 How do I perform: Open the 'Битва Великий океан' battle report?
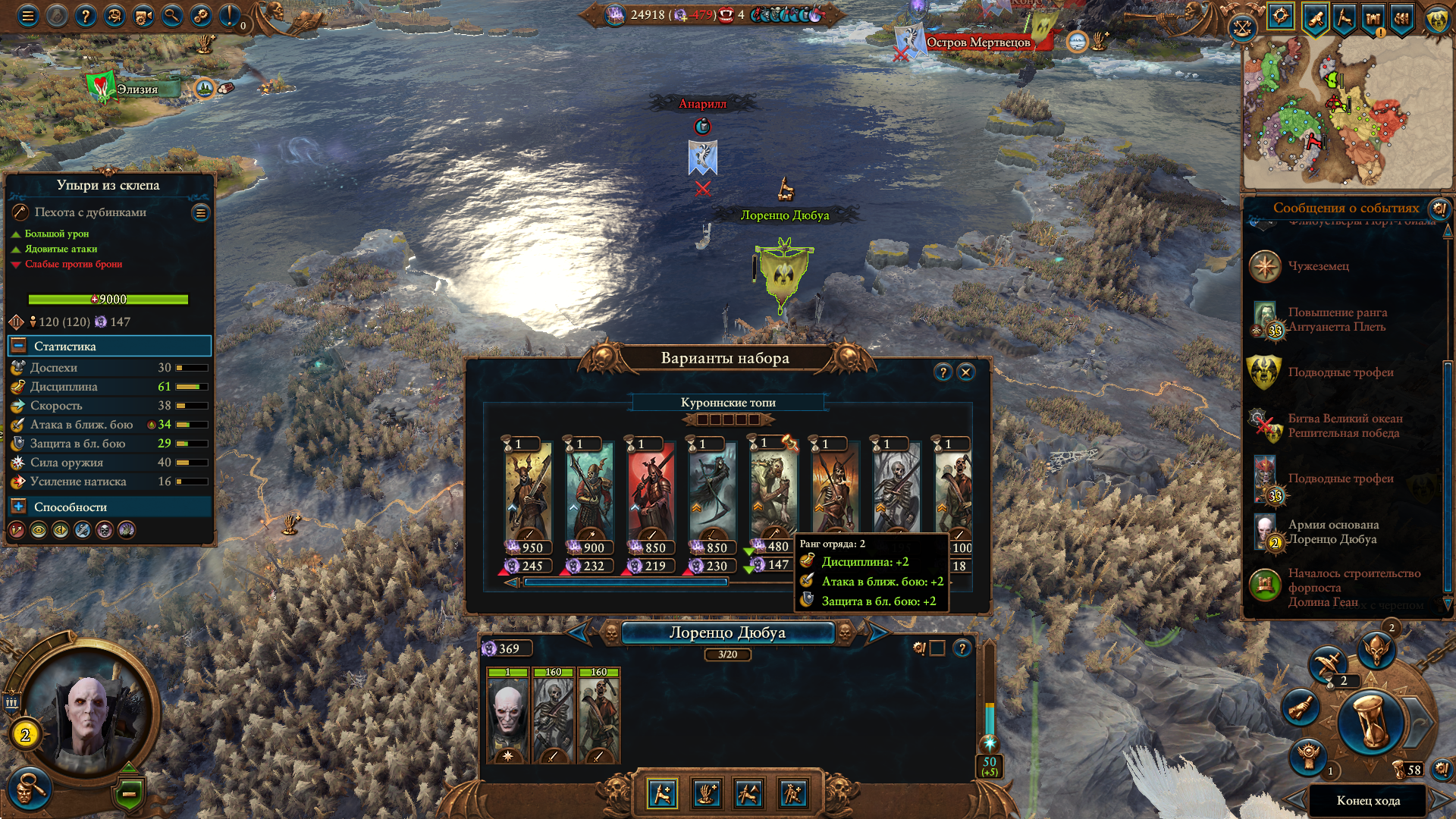click(x=1345, y=425)
